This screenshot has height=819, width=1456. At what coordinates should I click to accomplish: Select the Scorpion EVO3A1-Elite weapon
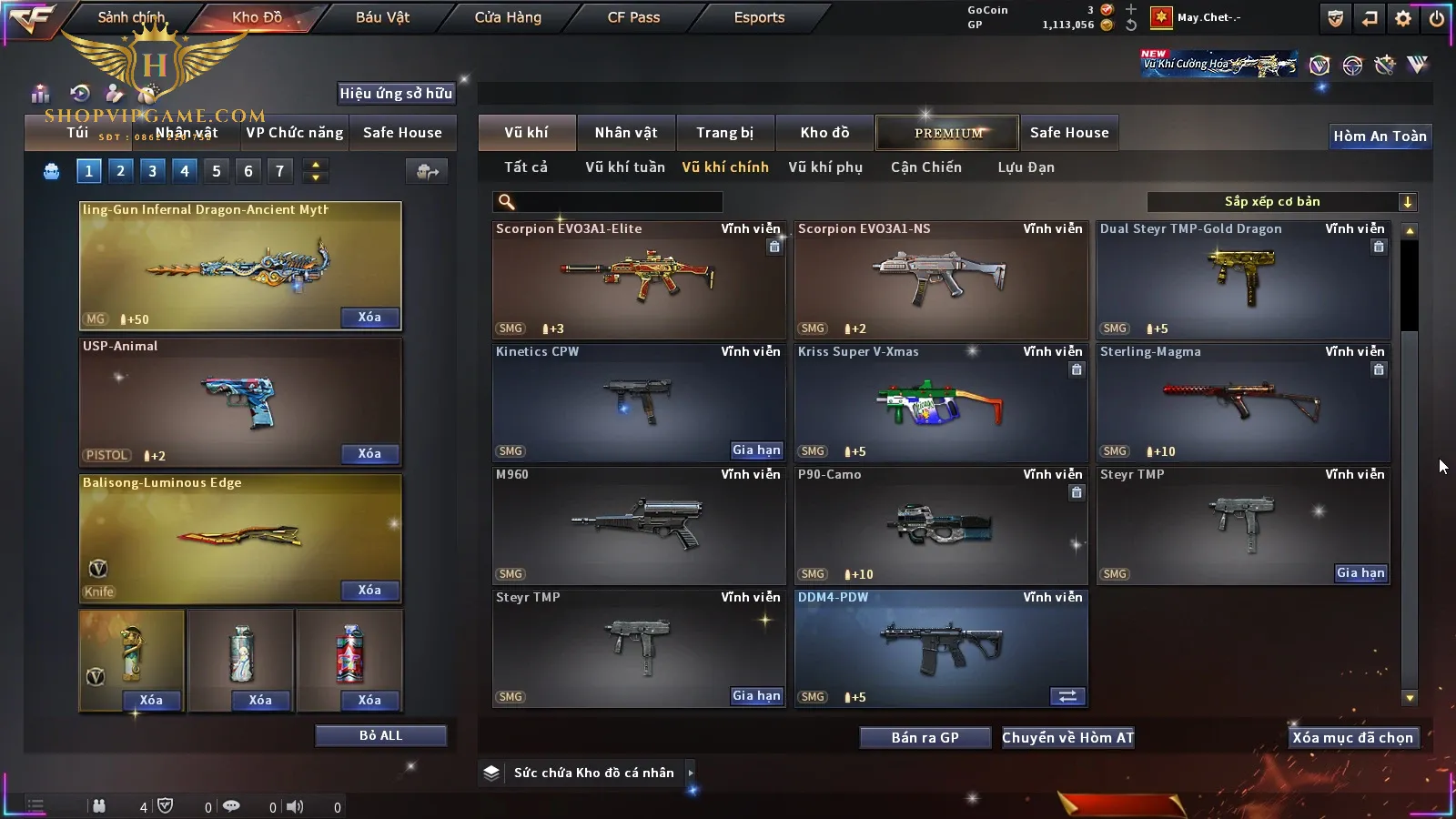(638, 279)
